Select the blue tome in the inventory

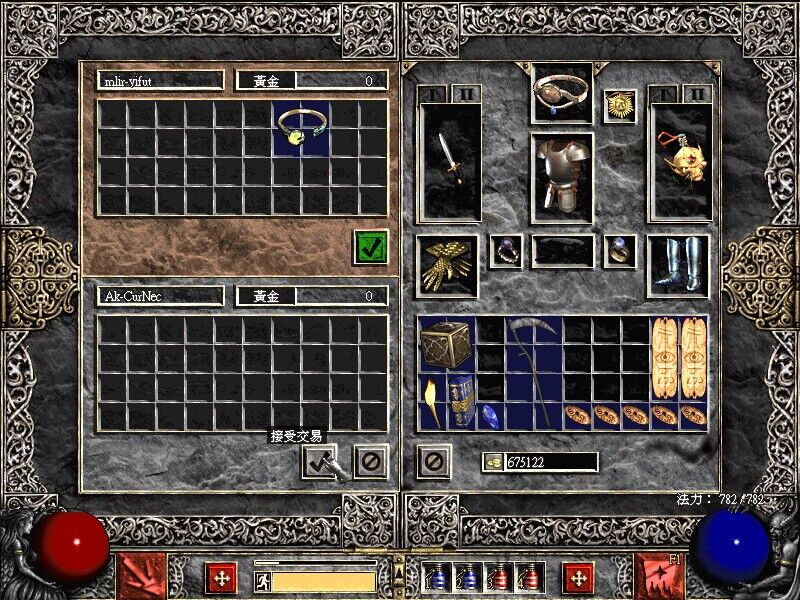pos(461,401)
